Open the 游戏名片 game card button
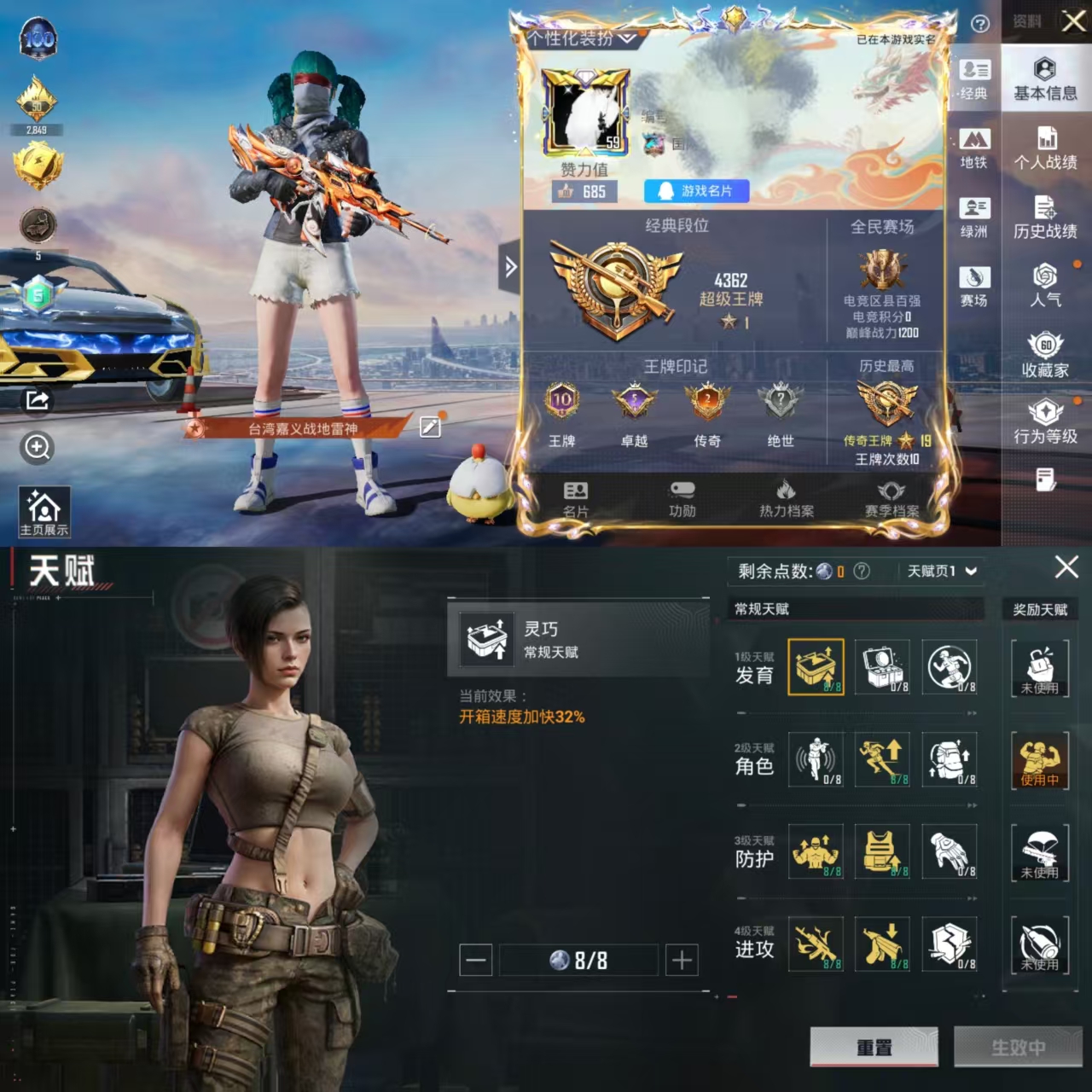This screenshot has width=1092, height=1092. (696, 191)
